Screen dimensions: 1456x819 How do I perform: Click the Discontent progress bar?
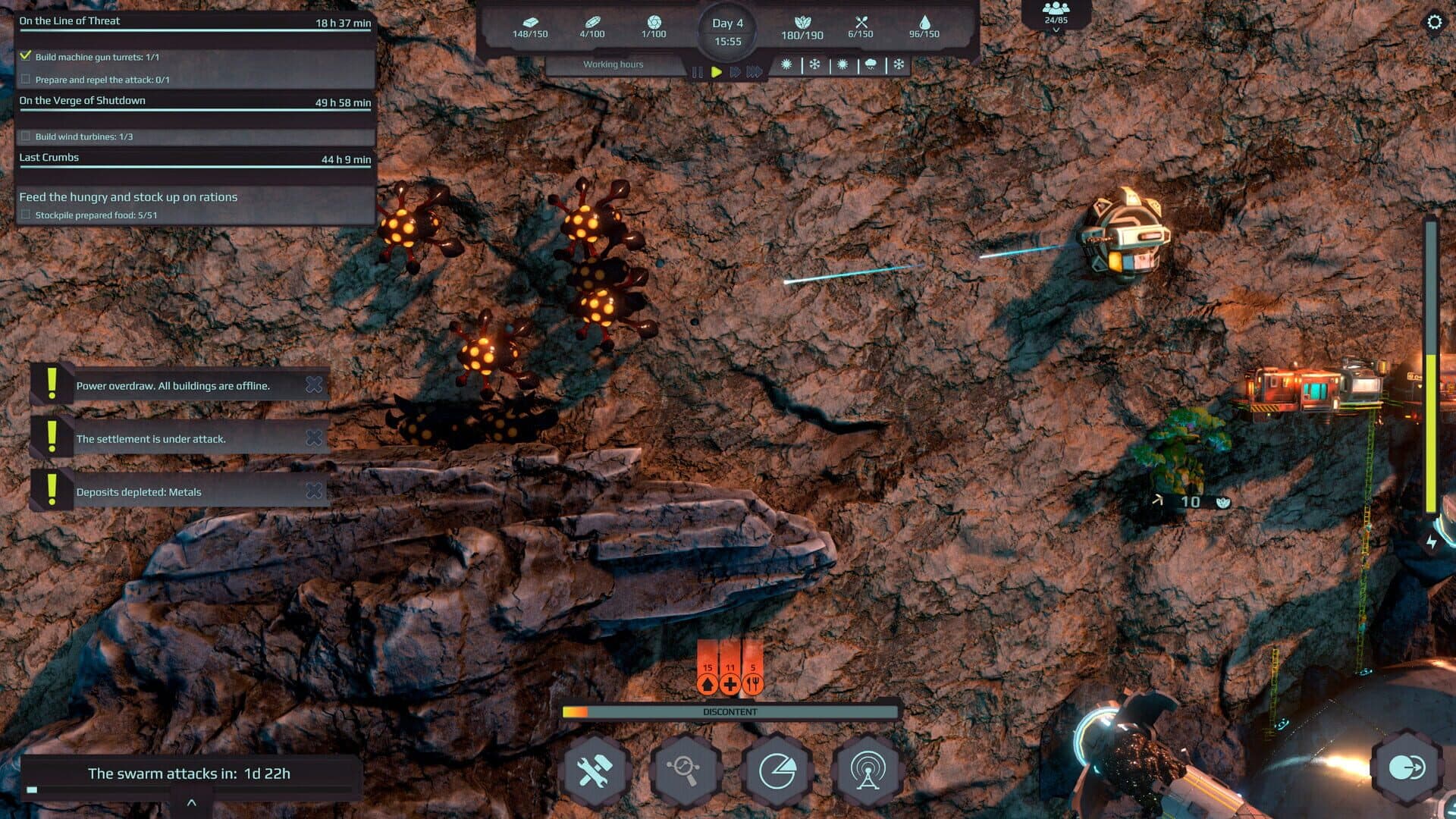[x=730, y=712]
